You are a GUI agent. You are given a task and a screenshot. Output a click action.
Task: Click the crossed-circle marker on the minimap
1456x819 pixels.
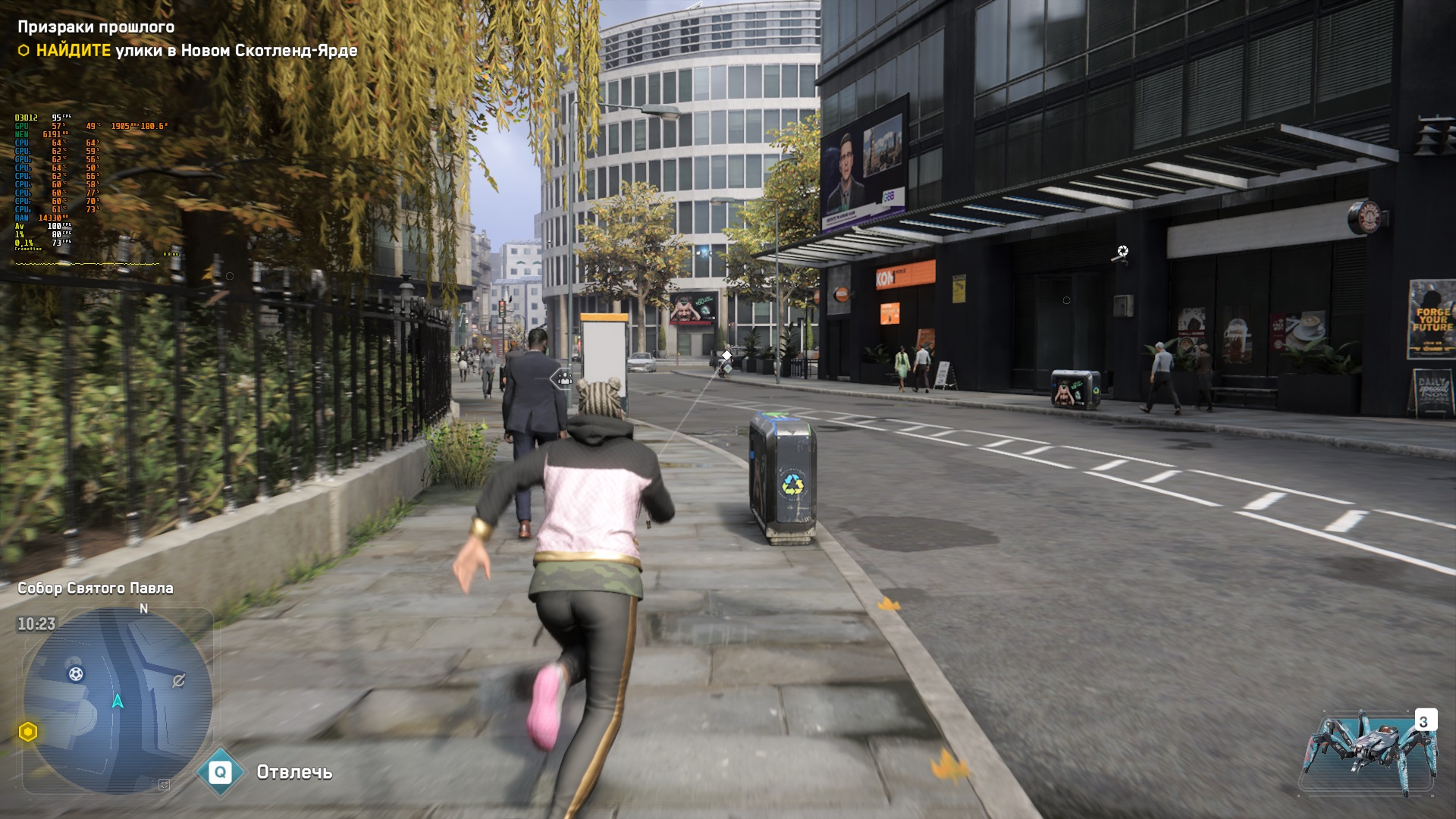click(179, 681)
